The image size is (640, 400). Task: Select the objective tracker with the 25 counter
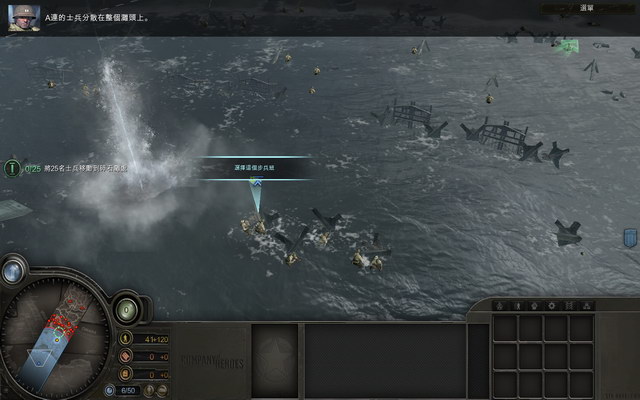(x=13, y=168)
